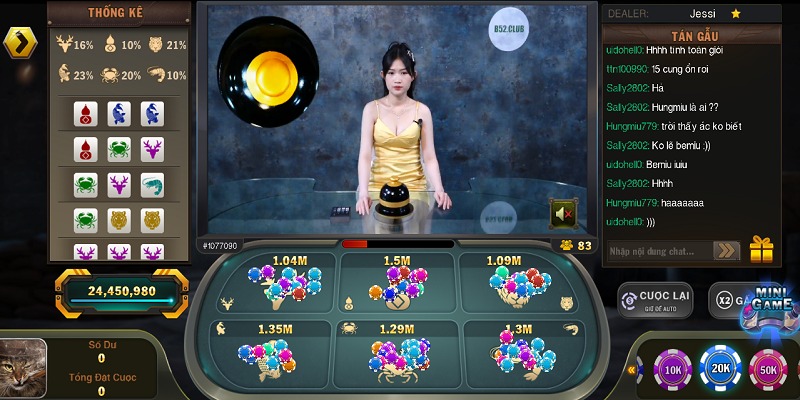
Task: Open the Mini Game menu
Action: pos(773,305)
